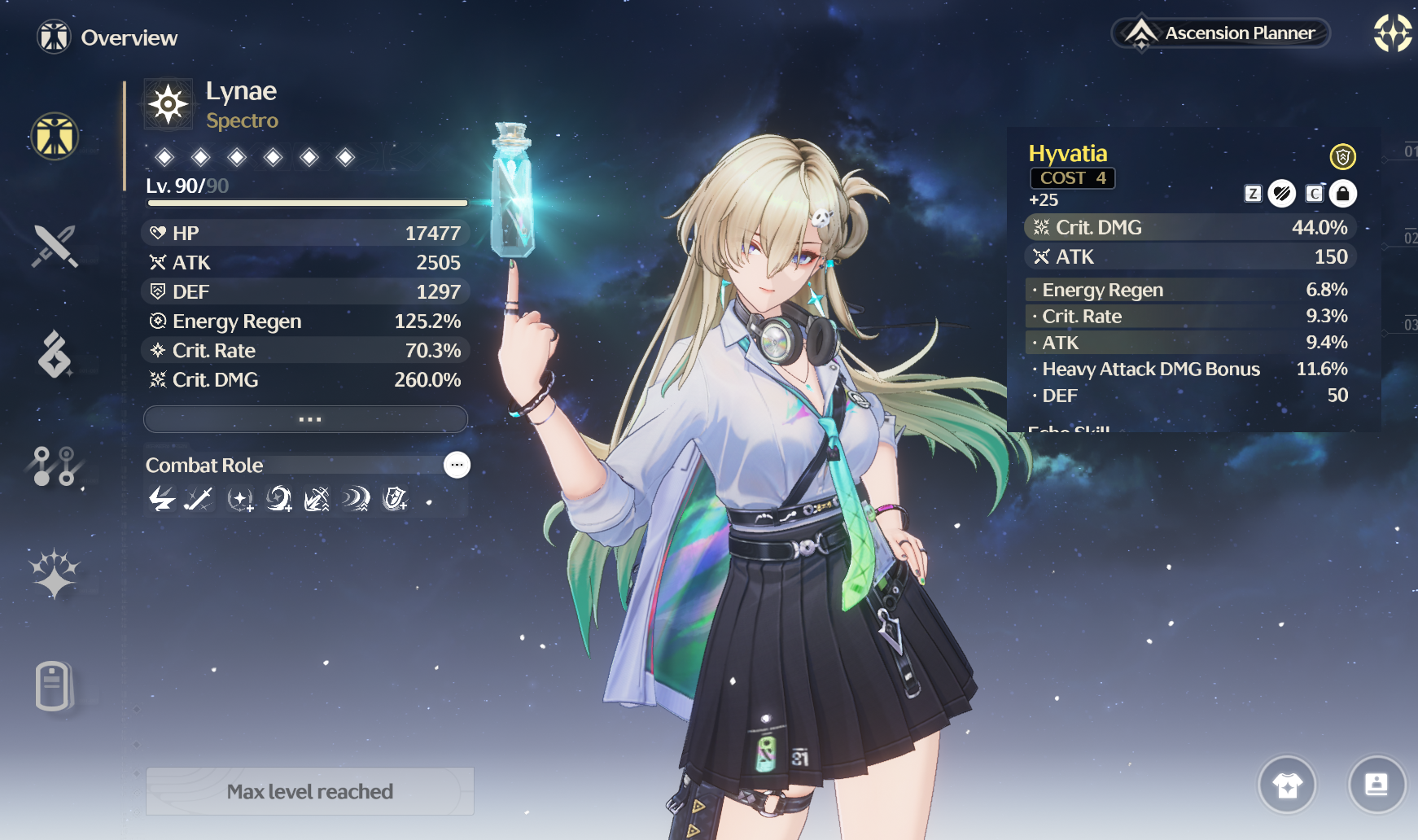The height and width of the screenshot is (840, 1418).
Task: Open the skill tree nodes tab
Action: tap(55, 466)
